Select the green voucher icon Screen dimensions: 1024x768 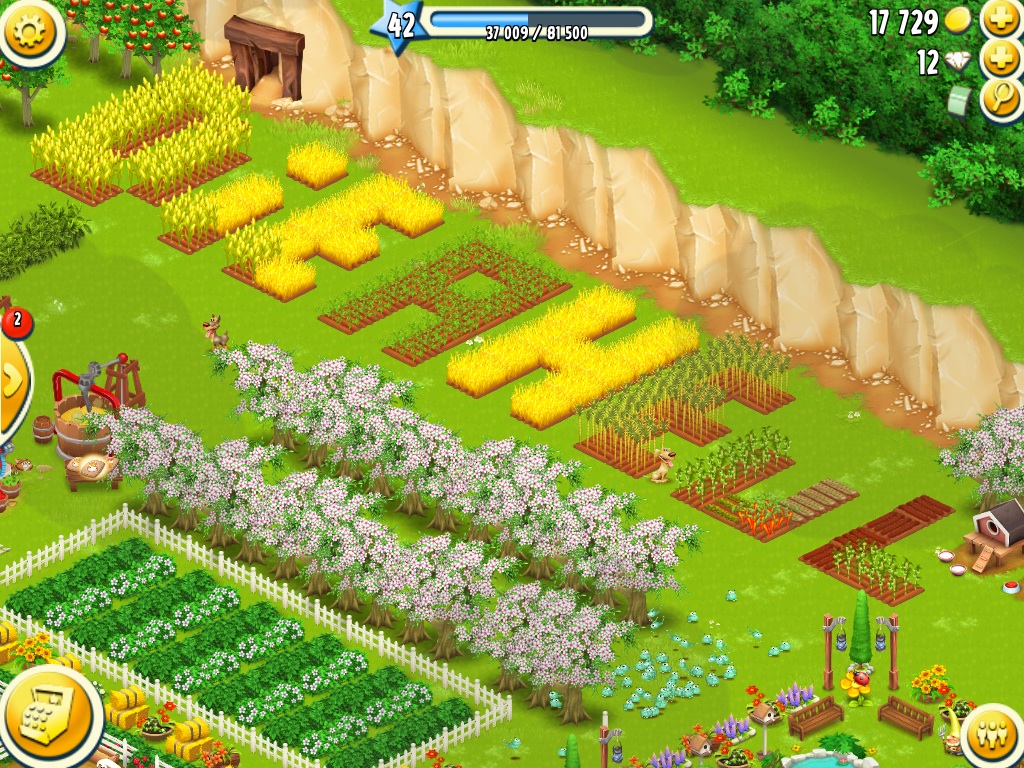pos(960,101)
